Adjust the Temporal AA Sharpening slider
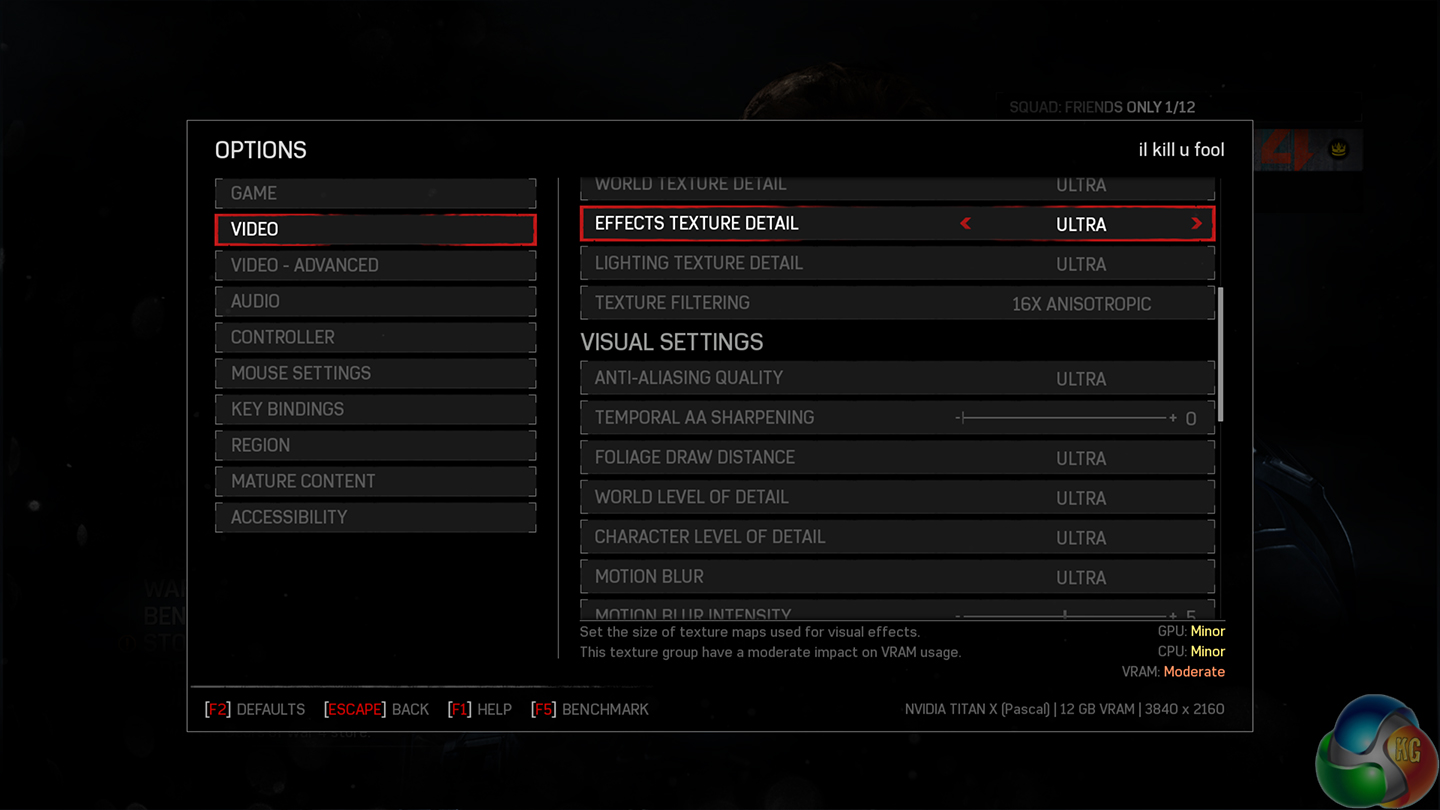This screenshot has height=810, width=1440. click(x=1065, y=418)
